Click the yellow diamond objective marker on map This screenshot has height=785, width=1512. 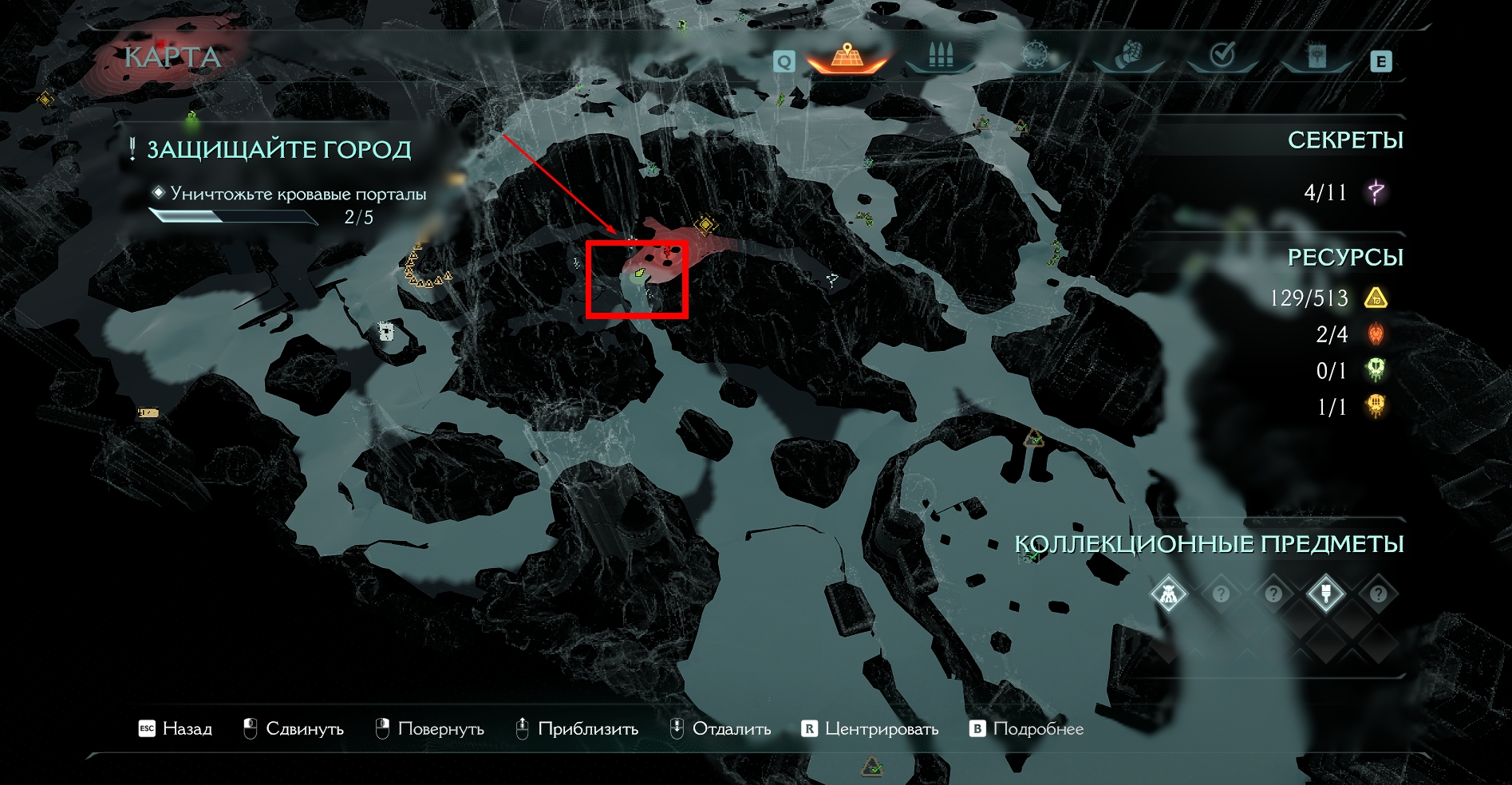[x=705, y=225]
